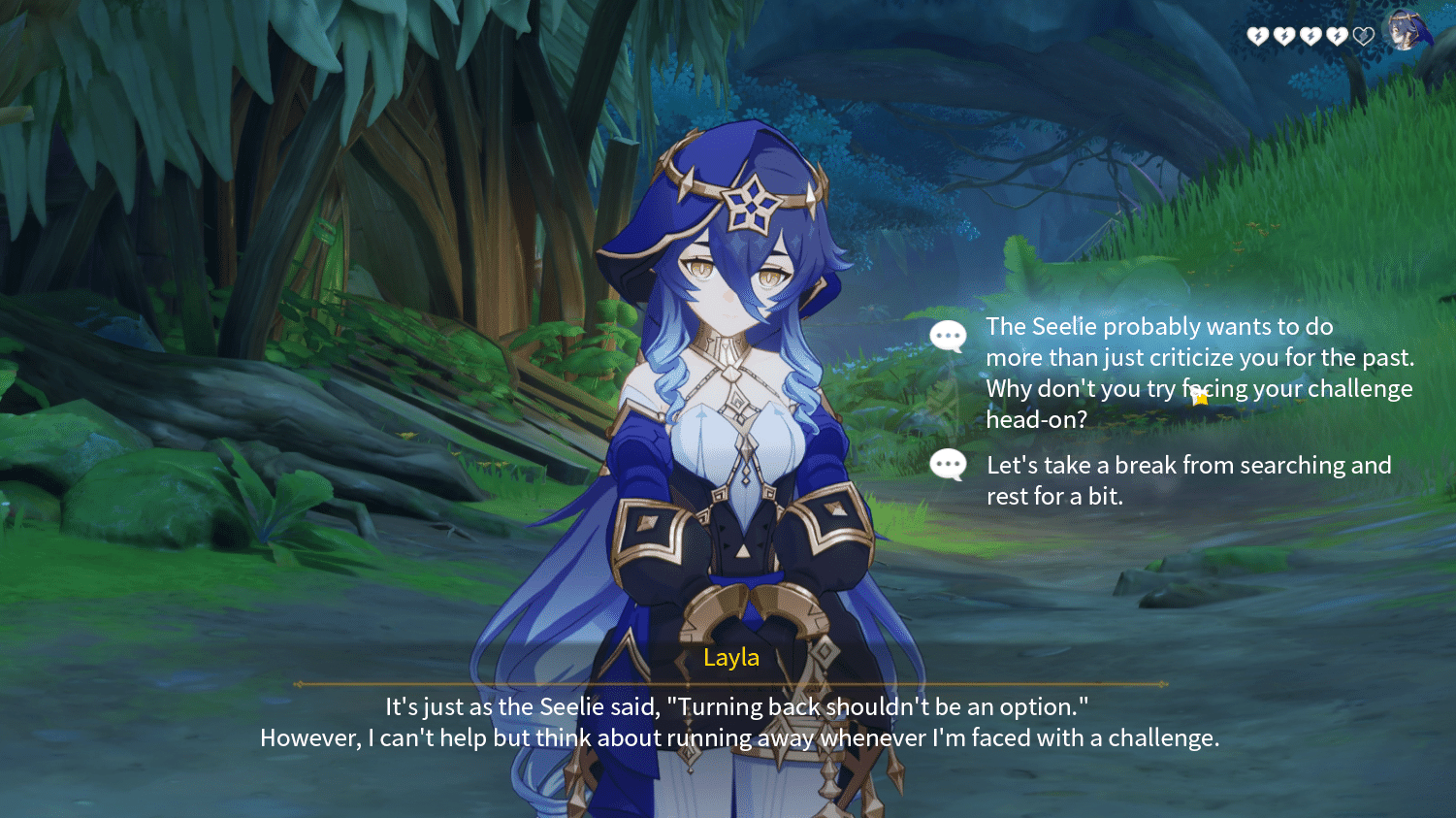Select "Let's take a break" dialogue option
This screenshot has width=1456, height=818.
(1187, 480)
